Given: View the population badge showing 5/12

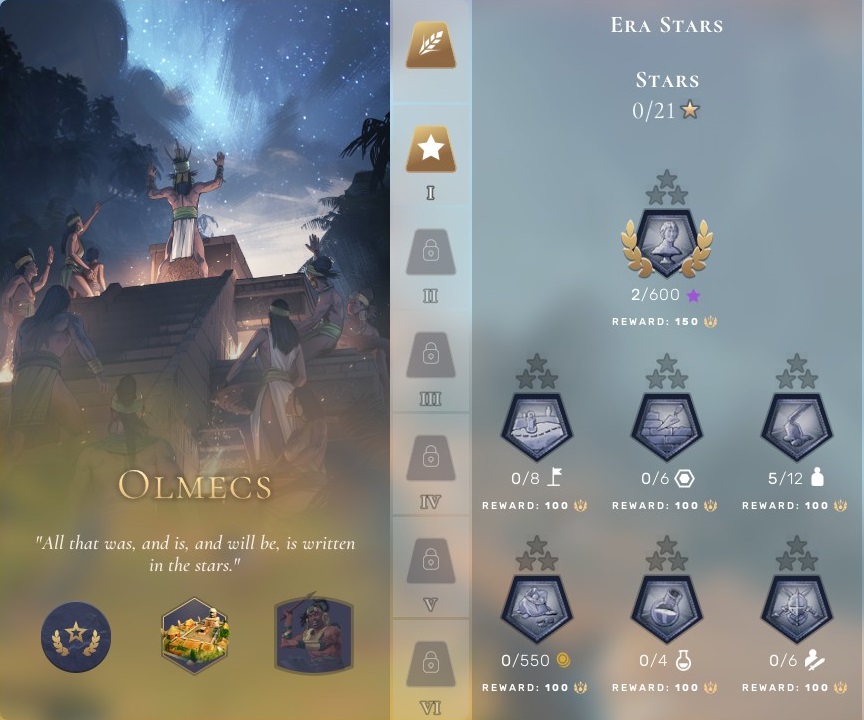Looking at the screenshot, I should pos(797,425).
